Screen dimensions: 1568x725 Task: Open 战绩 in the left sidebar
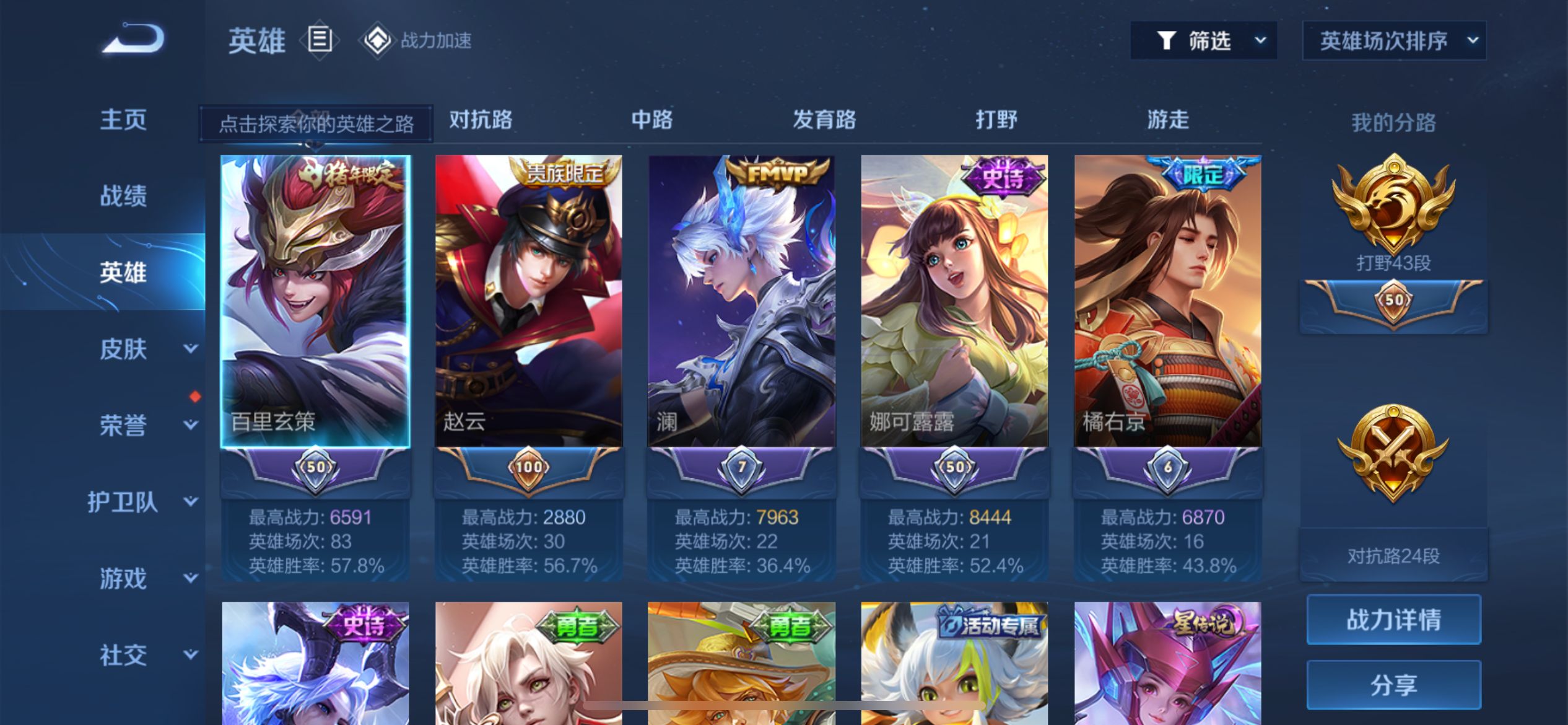123,197
